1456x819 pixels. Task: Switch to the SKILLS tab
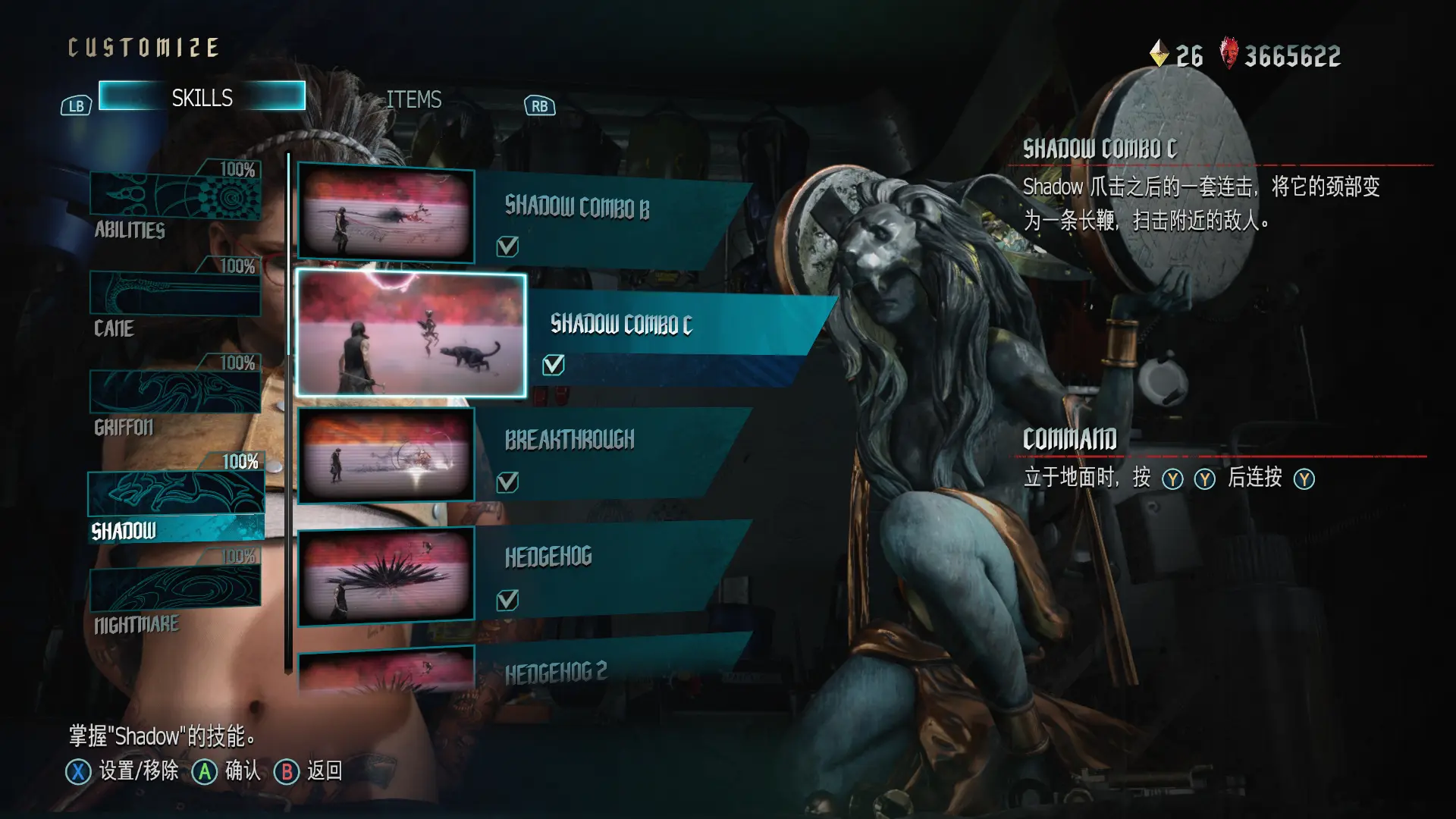(202, 97)
